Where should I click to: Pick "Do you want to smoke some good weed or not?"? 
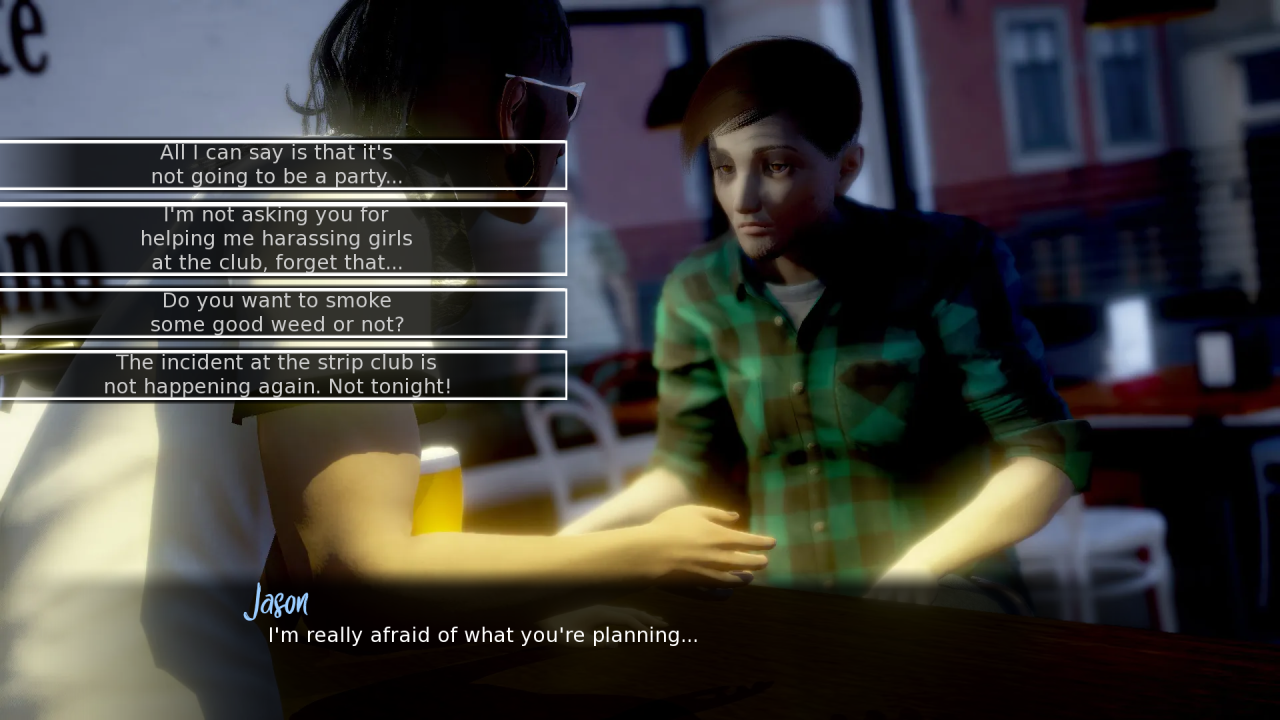click(277, 313)
